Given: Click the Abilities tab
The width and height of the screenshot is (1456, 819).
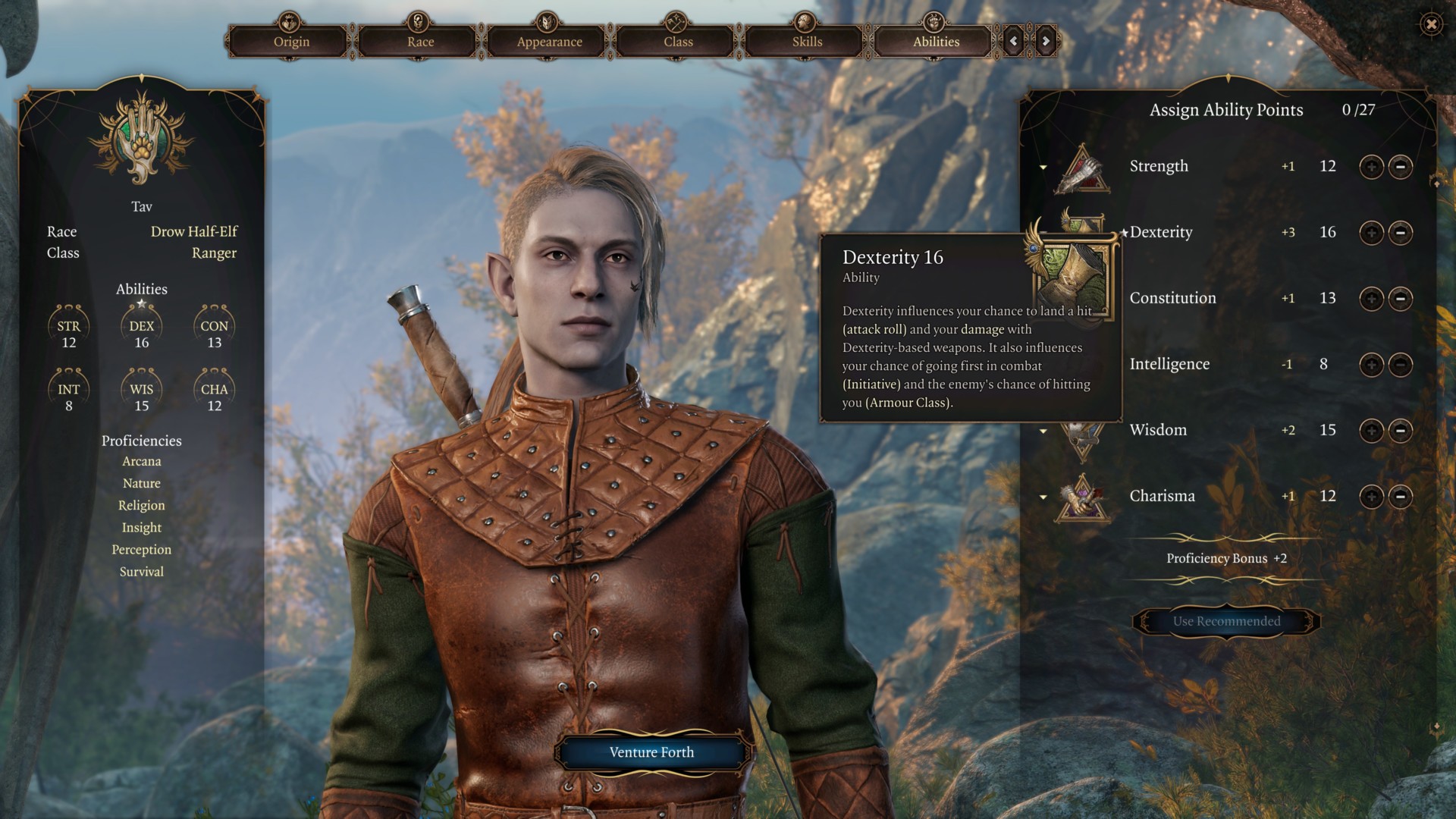Looking at the screenshot, I should [936, 42].
